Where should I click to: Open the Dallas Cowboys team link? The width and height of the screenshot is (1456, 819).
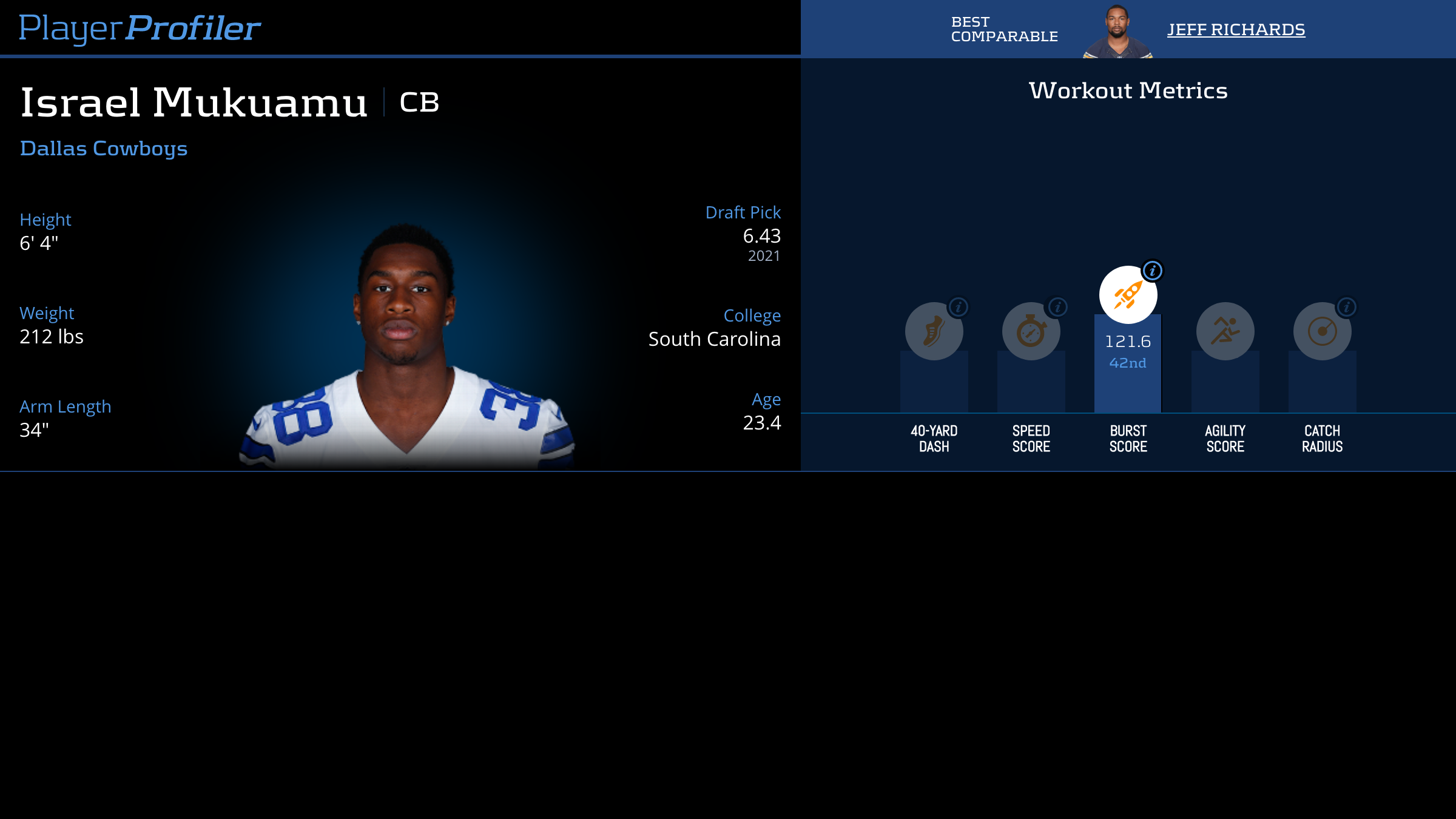104,149
